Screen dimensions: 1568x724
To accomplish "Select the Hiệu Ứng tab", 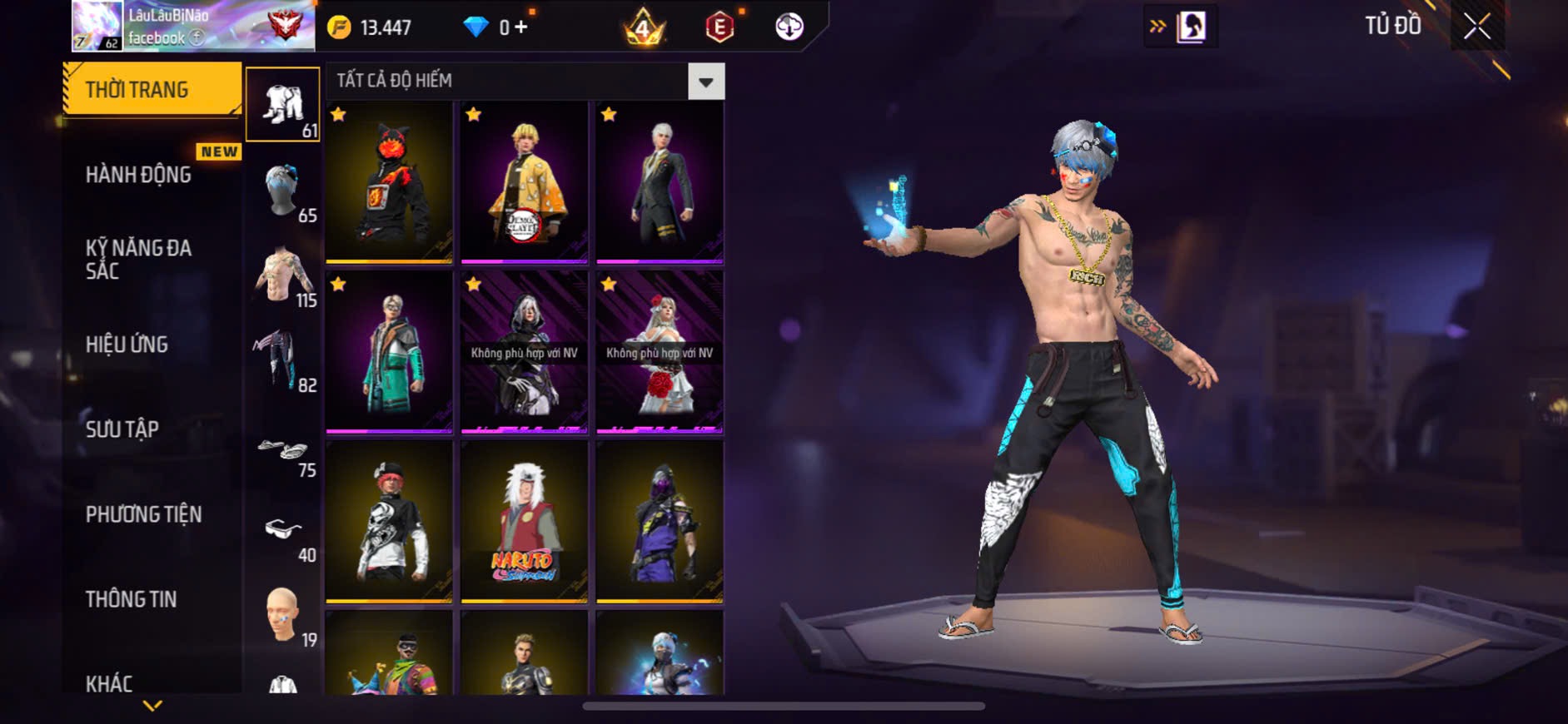I will pyautogui.click(x=127, y=345).
